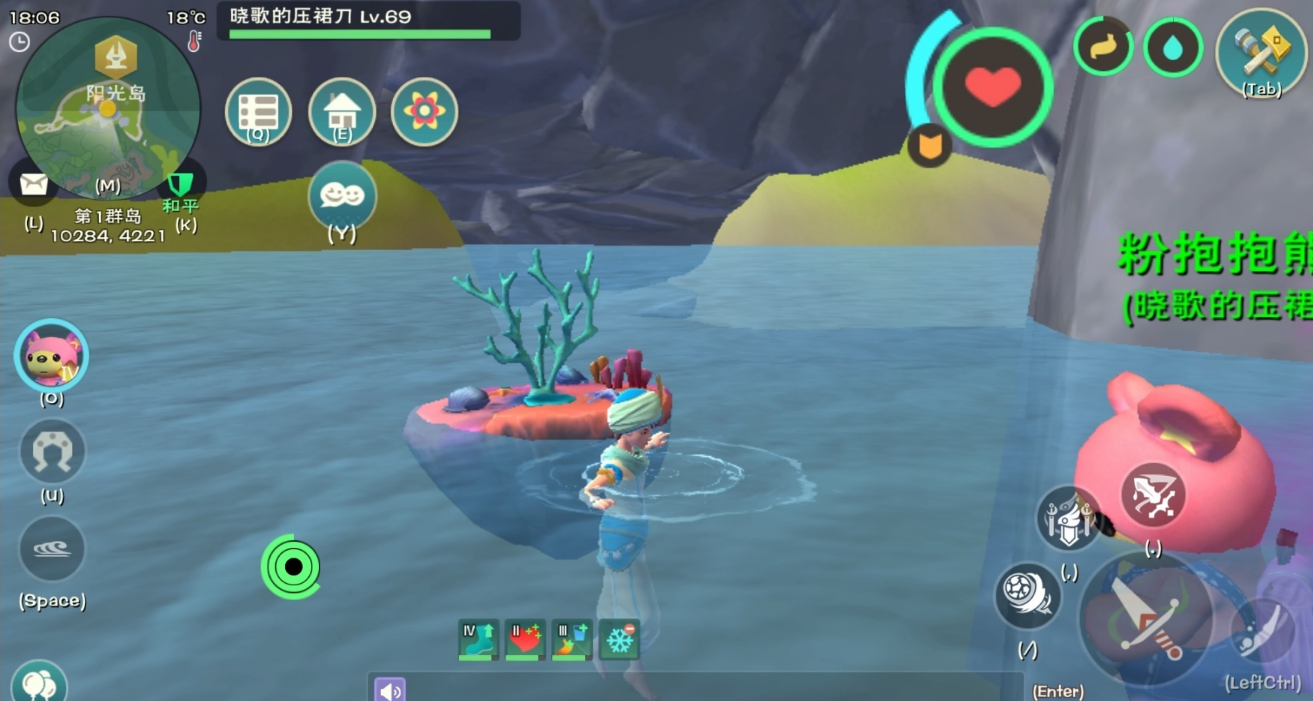This screenshot has width=1313, height=701.
Task: Activate the main sword attack button
Action: click(1145, 617)
